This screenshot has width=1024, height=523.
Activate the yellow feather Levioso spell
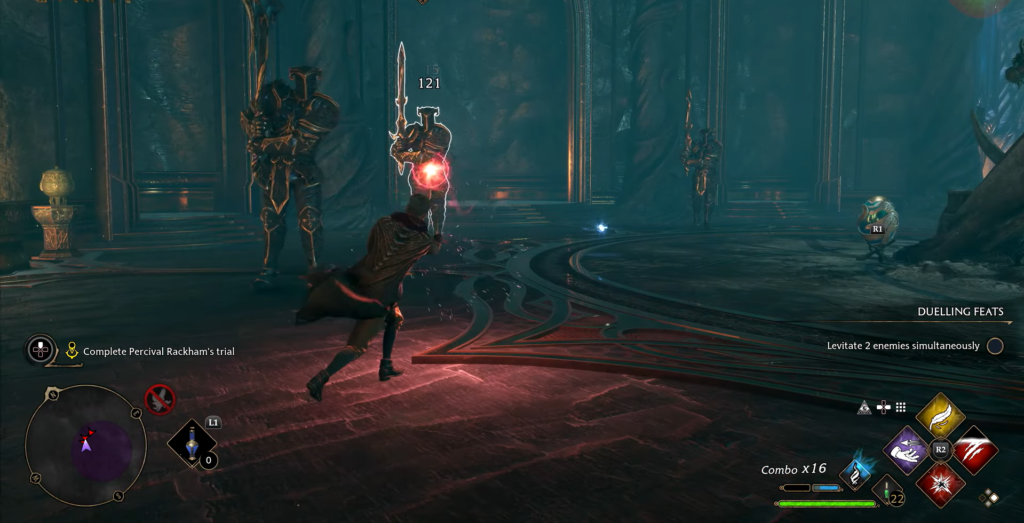(x=940, y=416)
